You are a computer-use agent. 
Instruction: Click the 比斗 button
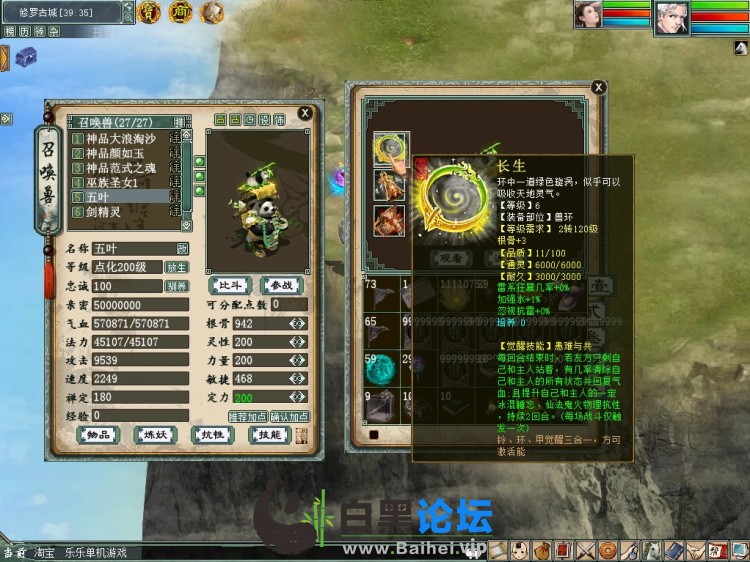coord(232,286)
